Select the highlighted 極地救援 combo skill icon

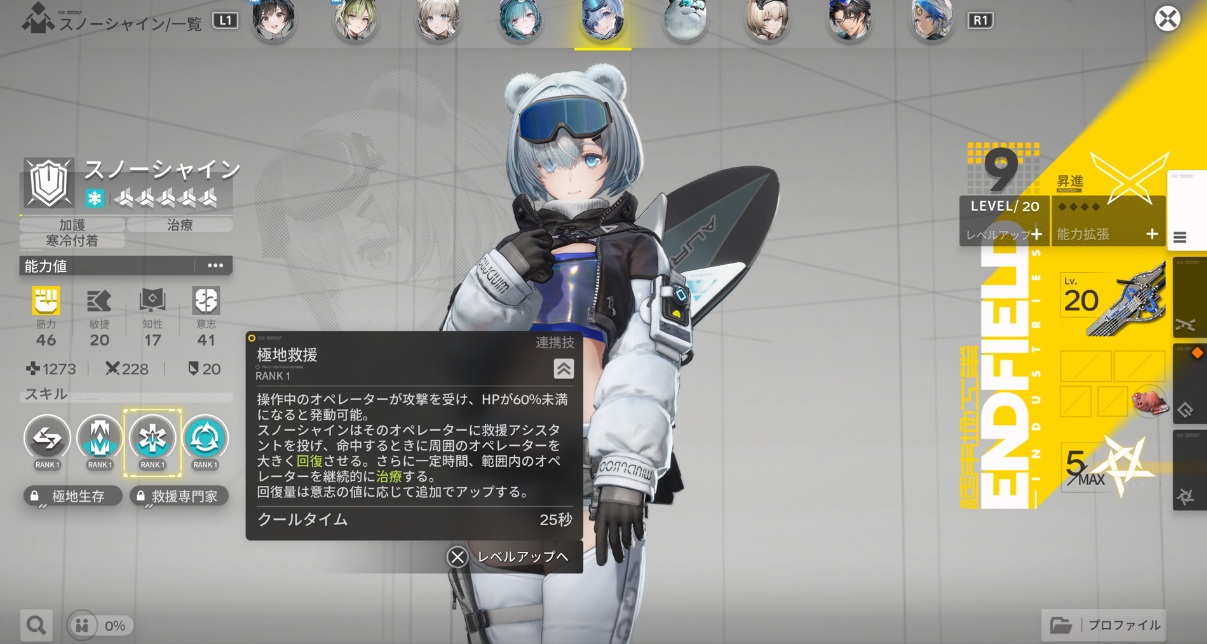(152, 437)
